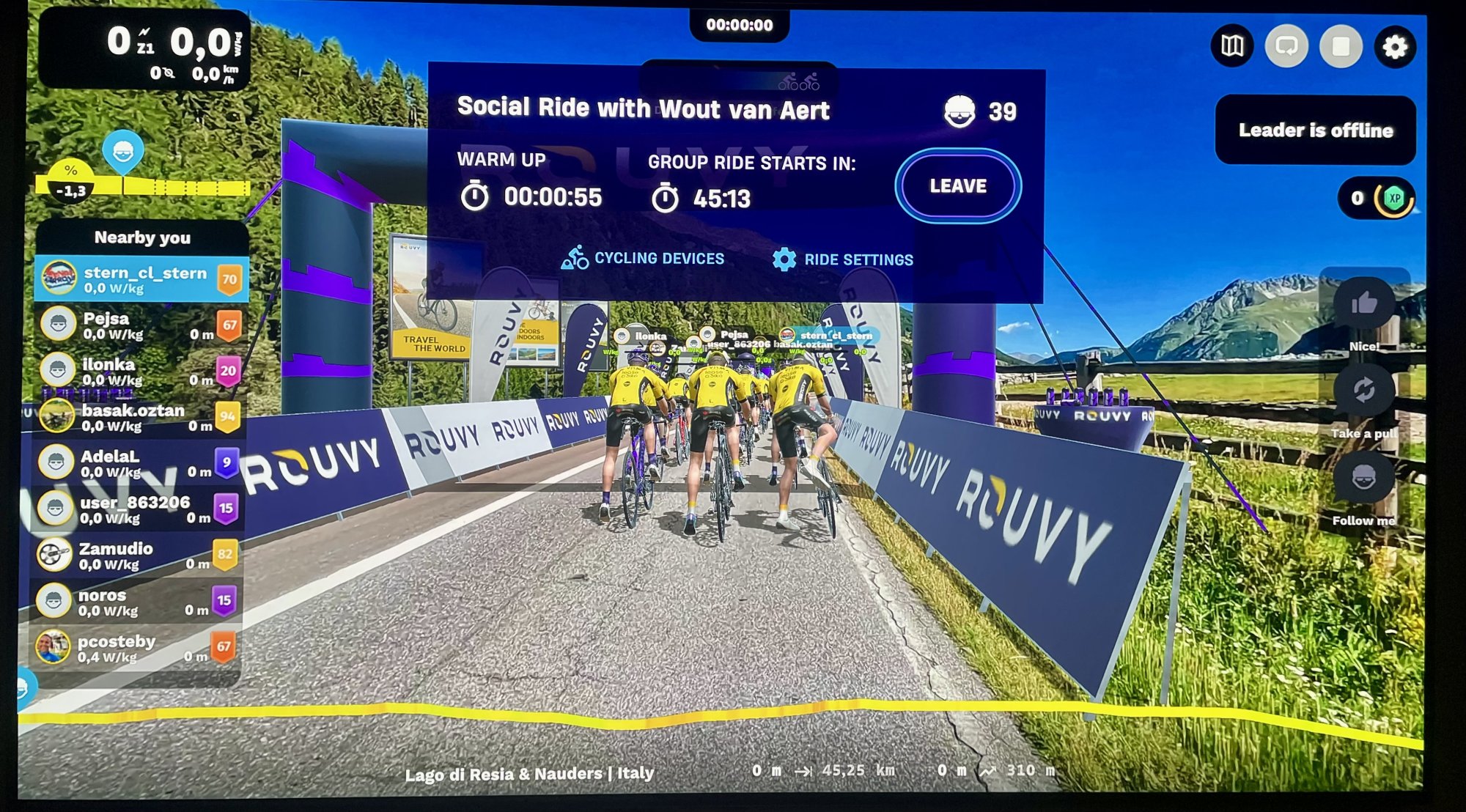The height and width of the screenshot is (812, 1466).
Task: Select rider Pejsa in the nearby list
Action: click(139, 325)
